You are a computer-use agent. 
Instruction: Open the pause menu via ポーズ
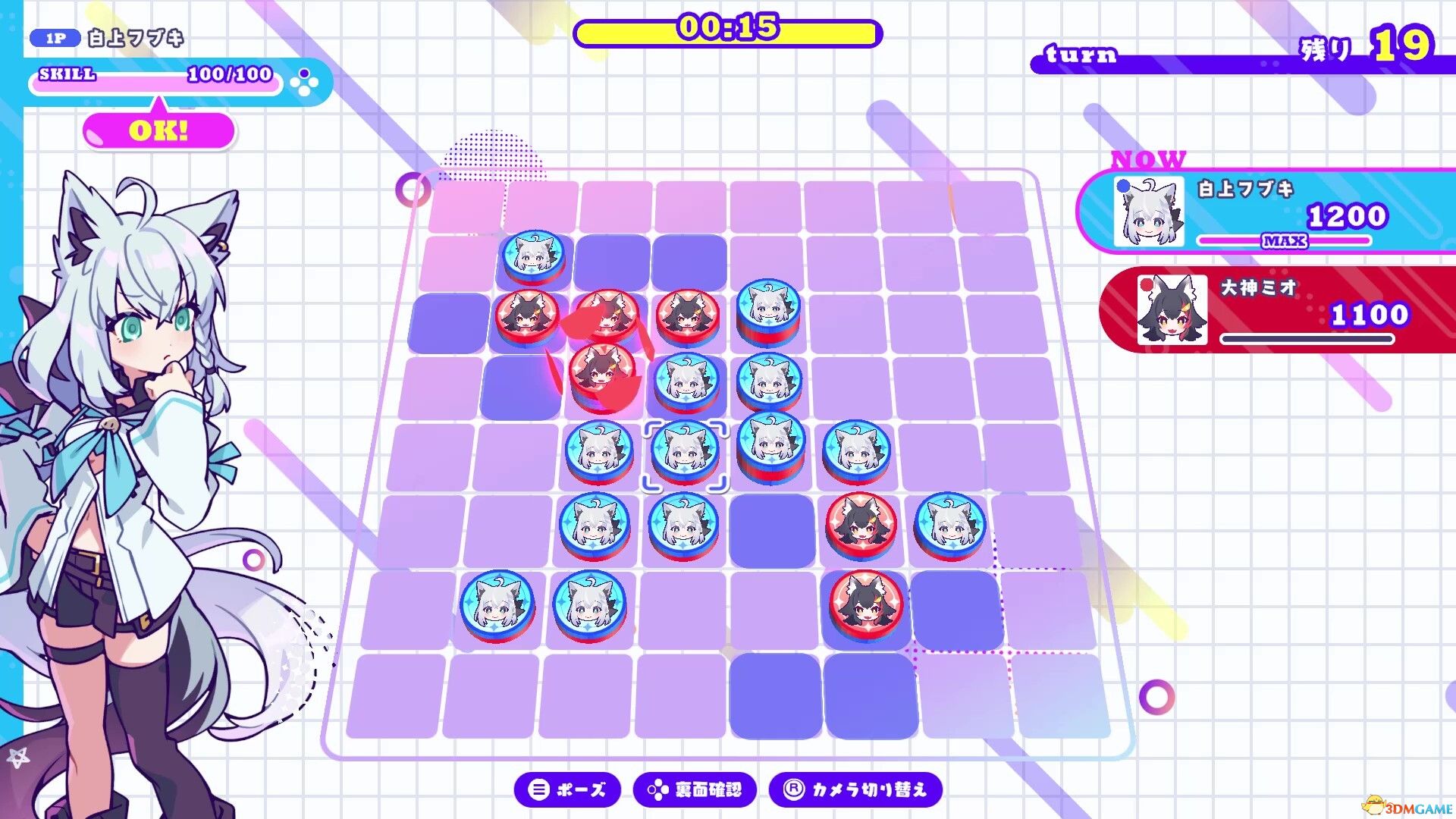570,789
